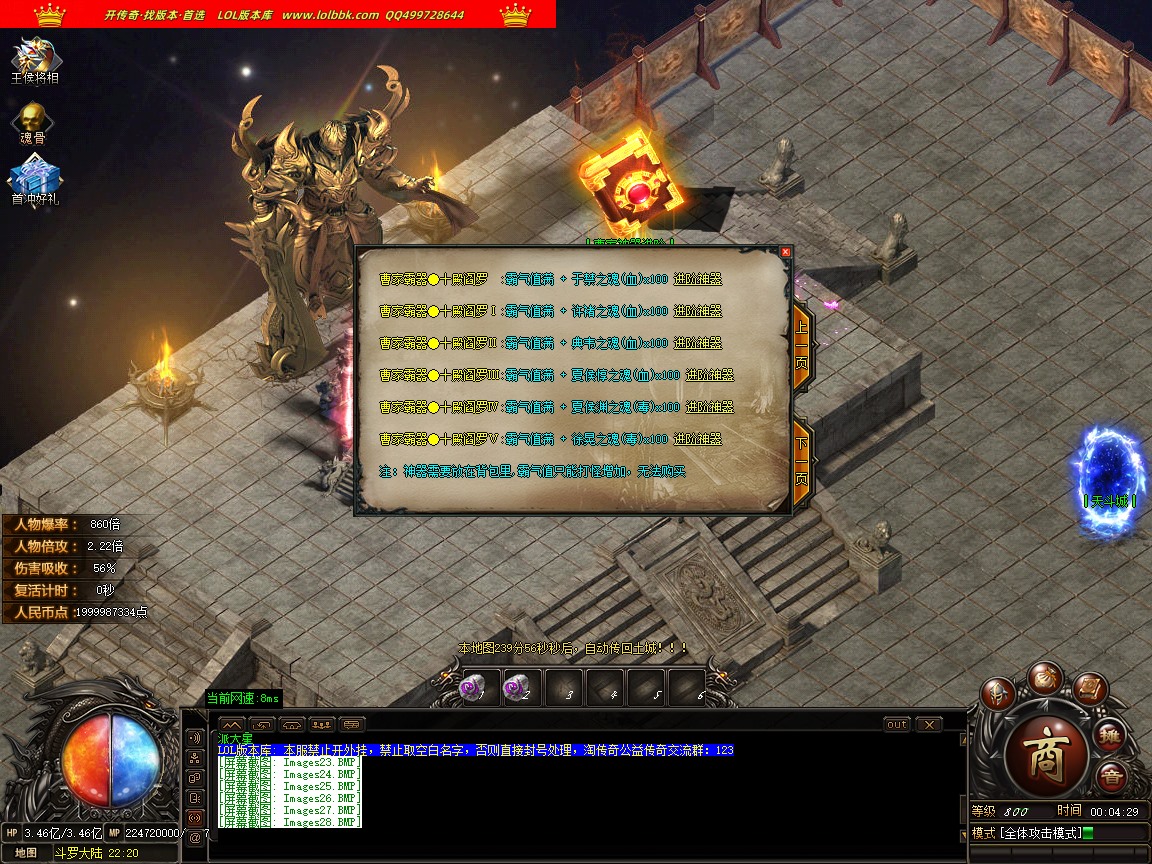Open the 首冲好礼 gift icon
1152x864 pixels.
[35, 182]
